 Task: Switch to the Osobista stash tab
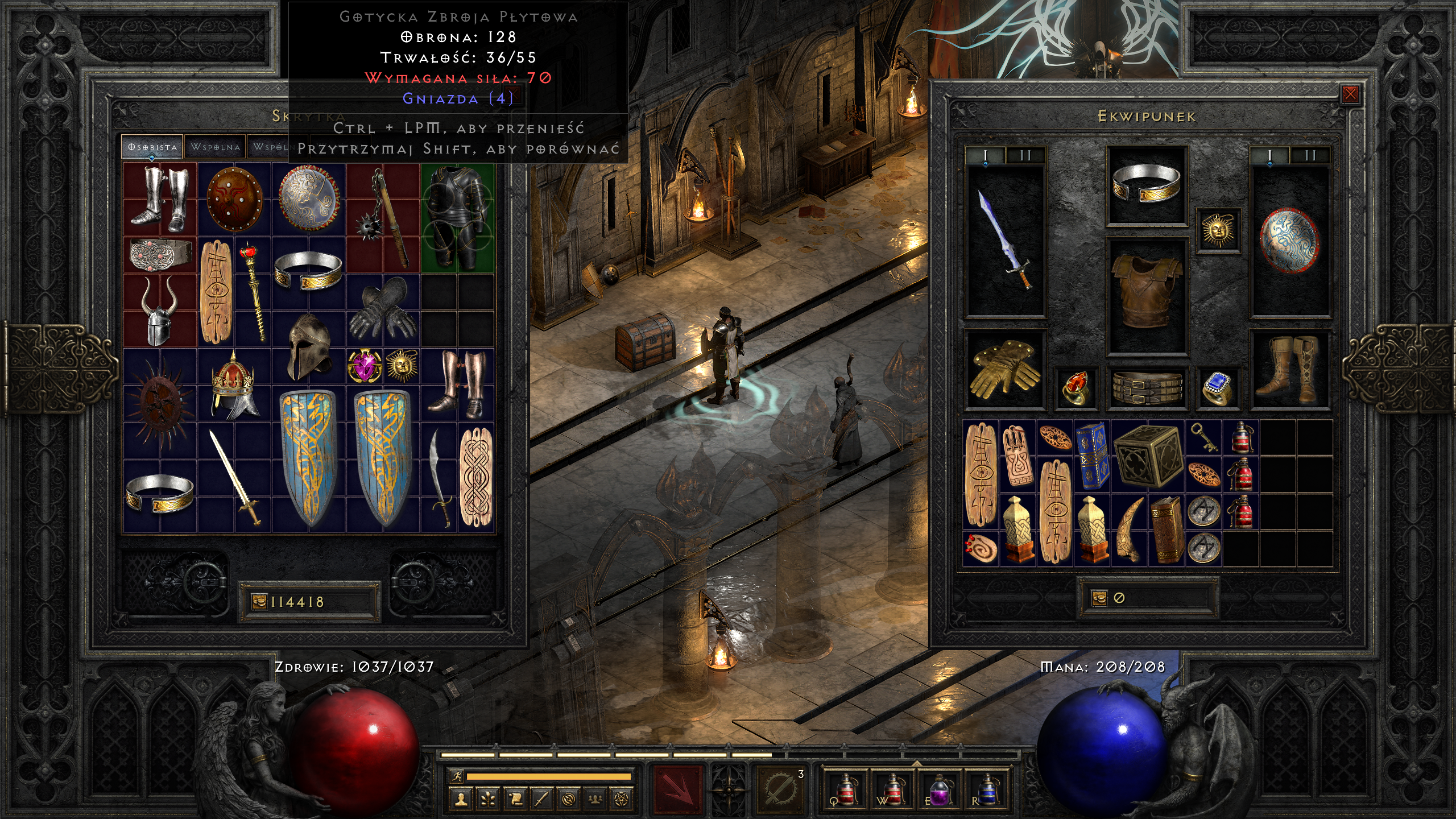[x=152, y=147]
